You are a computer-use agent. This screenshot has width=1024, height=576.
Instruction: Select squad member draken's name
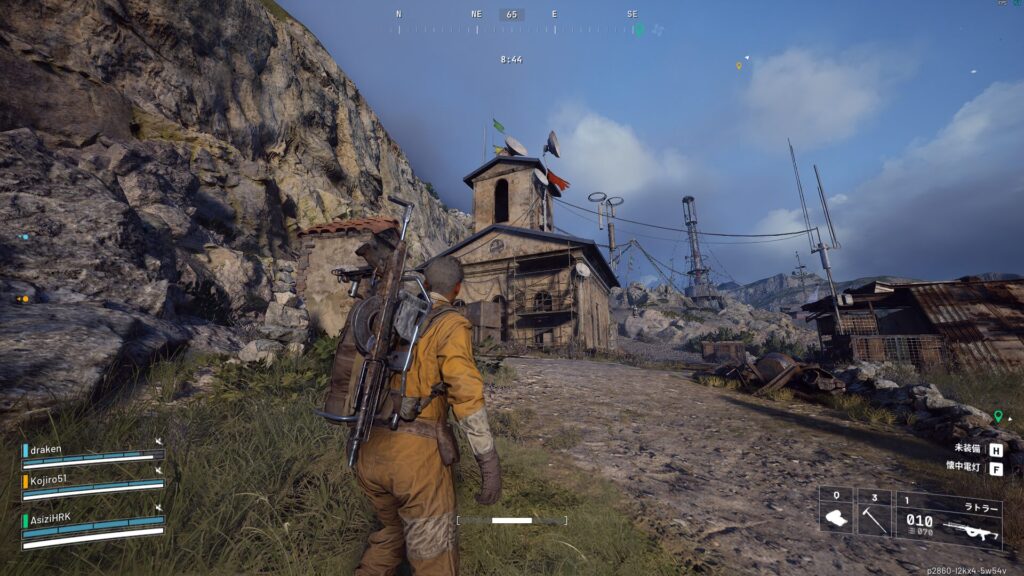tap(46, 449)
